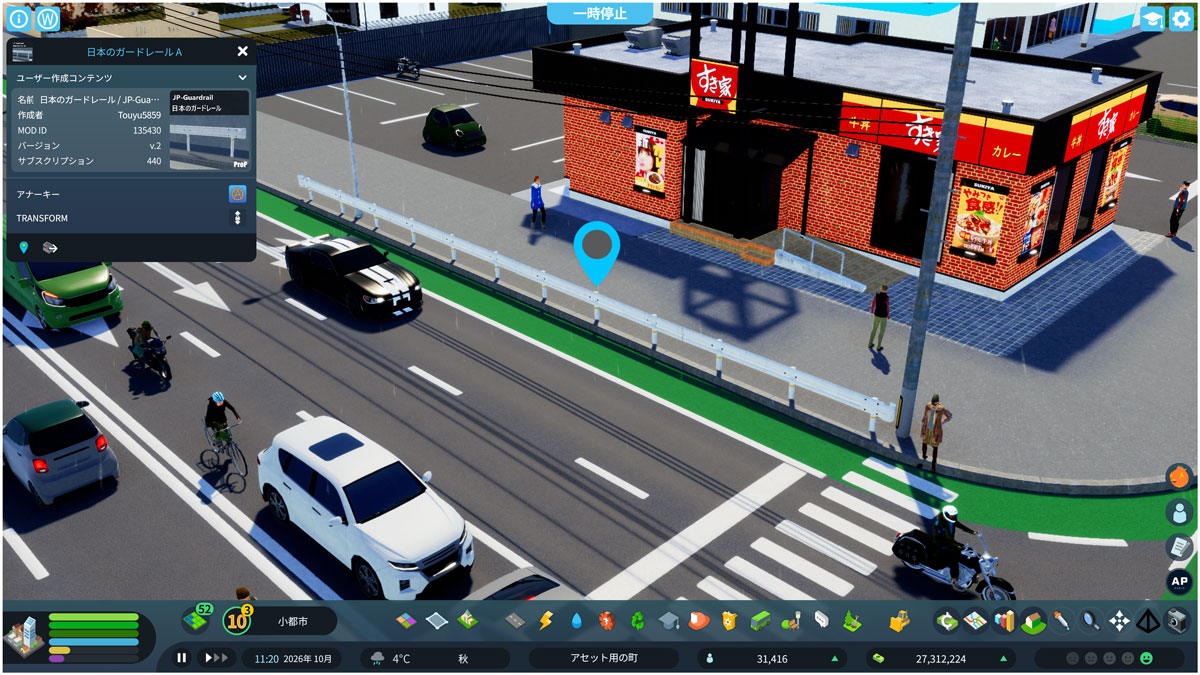Click the pause simulation button
This screenshot has width=1200, height=675.
182,658
